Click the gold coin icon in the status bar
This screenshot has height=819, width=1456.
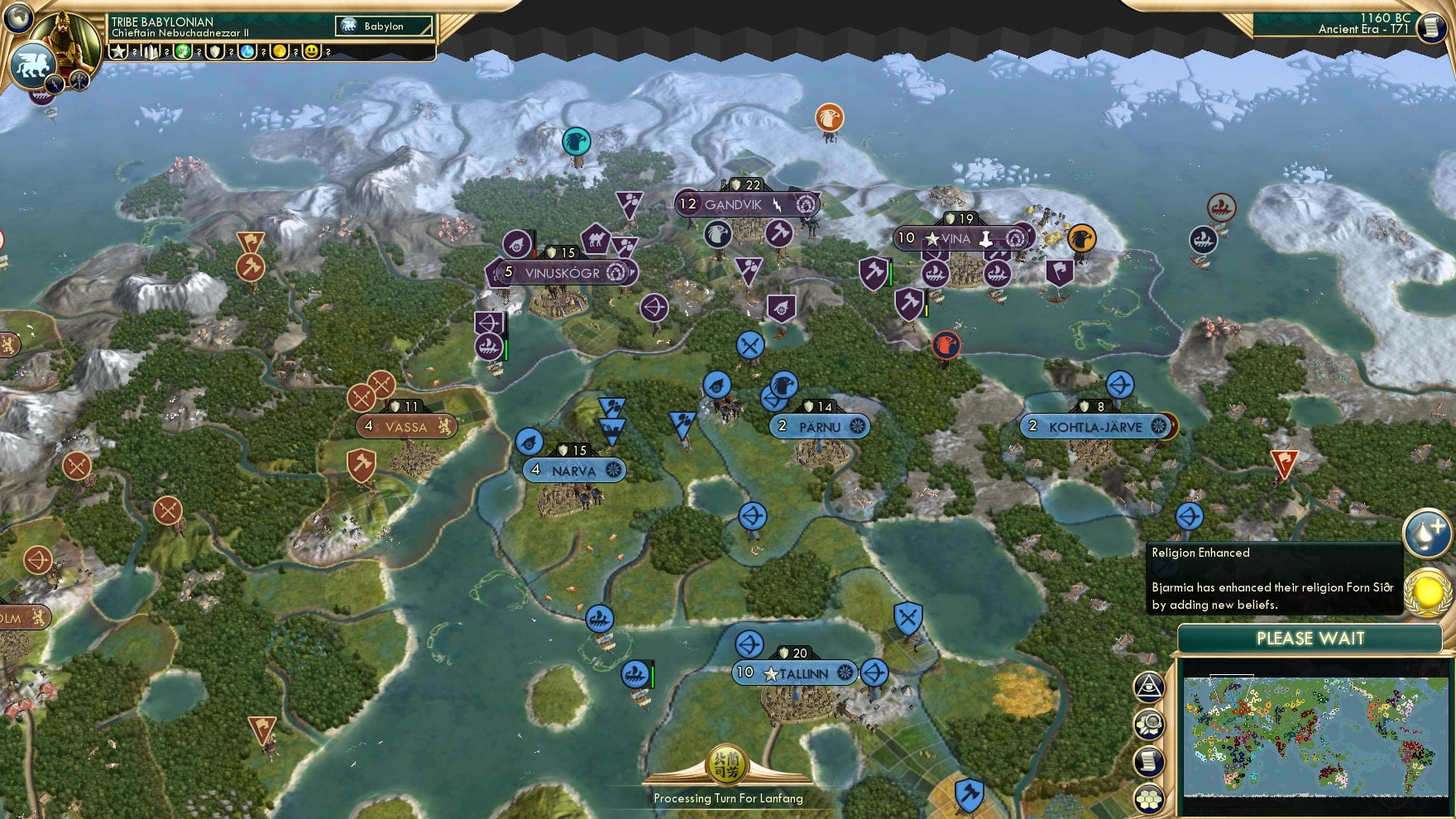278,55
